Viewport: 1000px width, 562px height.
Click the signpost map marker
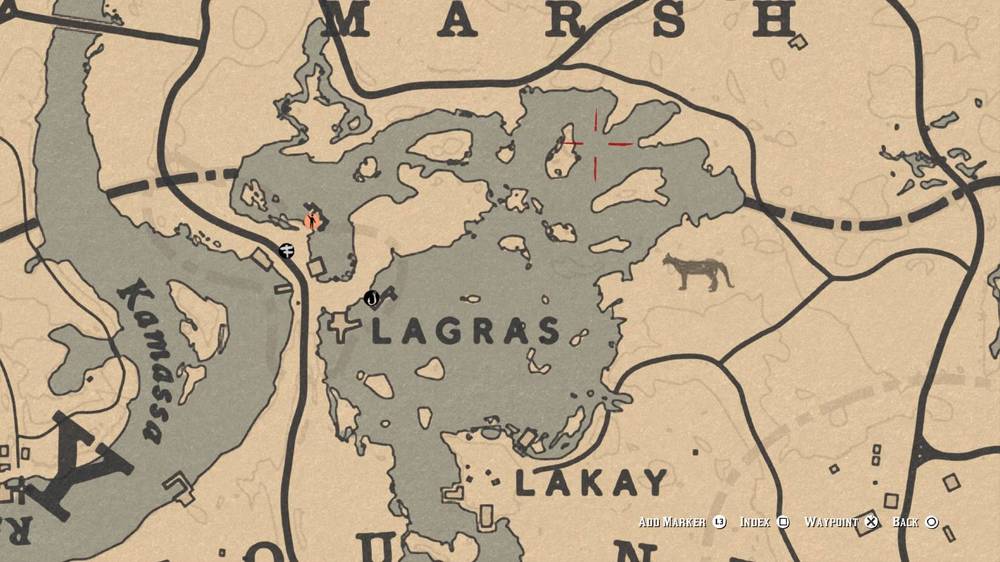(287, 249)
